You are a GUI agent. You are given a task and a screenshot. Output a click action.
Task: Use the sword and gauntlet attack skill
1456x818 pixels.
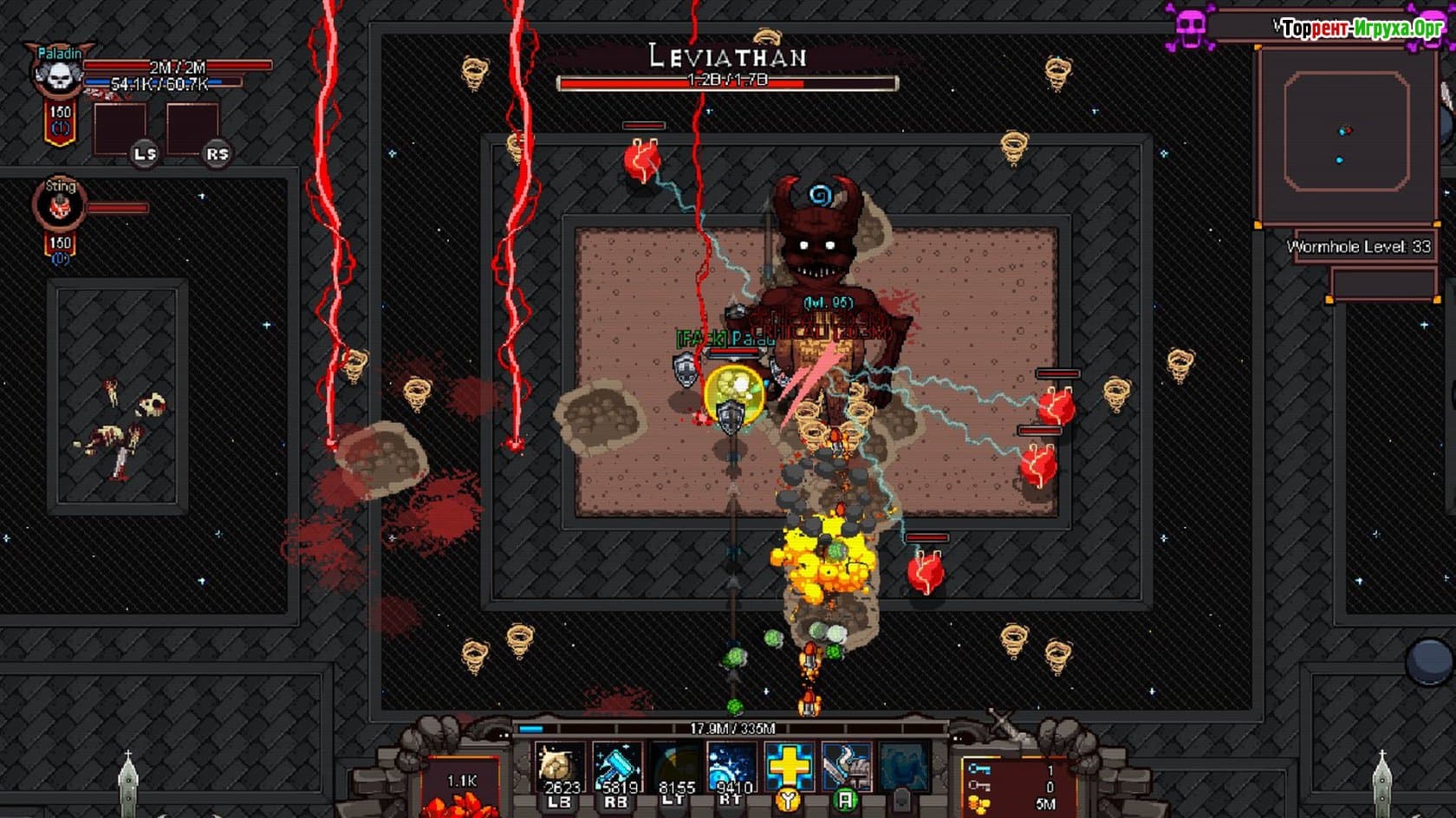(x=846, y=767)
